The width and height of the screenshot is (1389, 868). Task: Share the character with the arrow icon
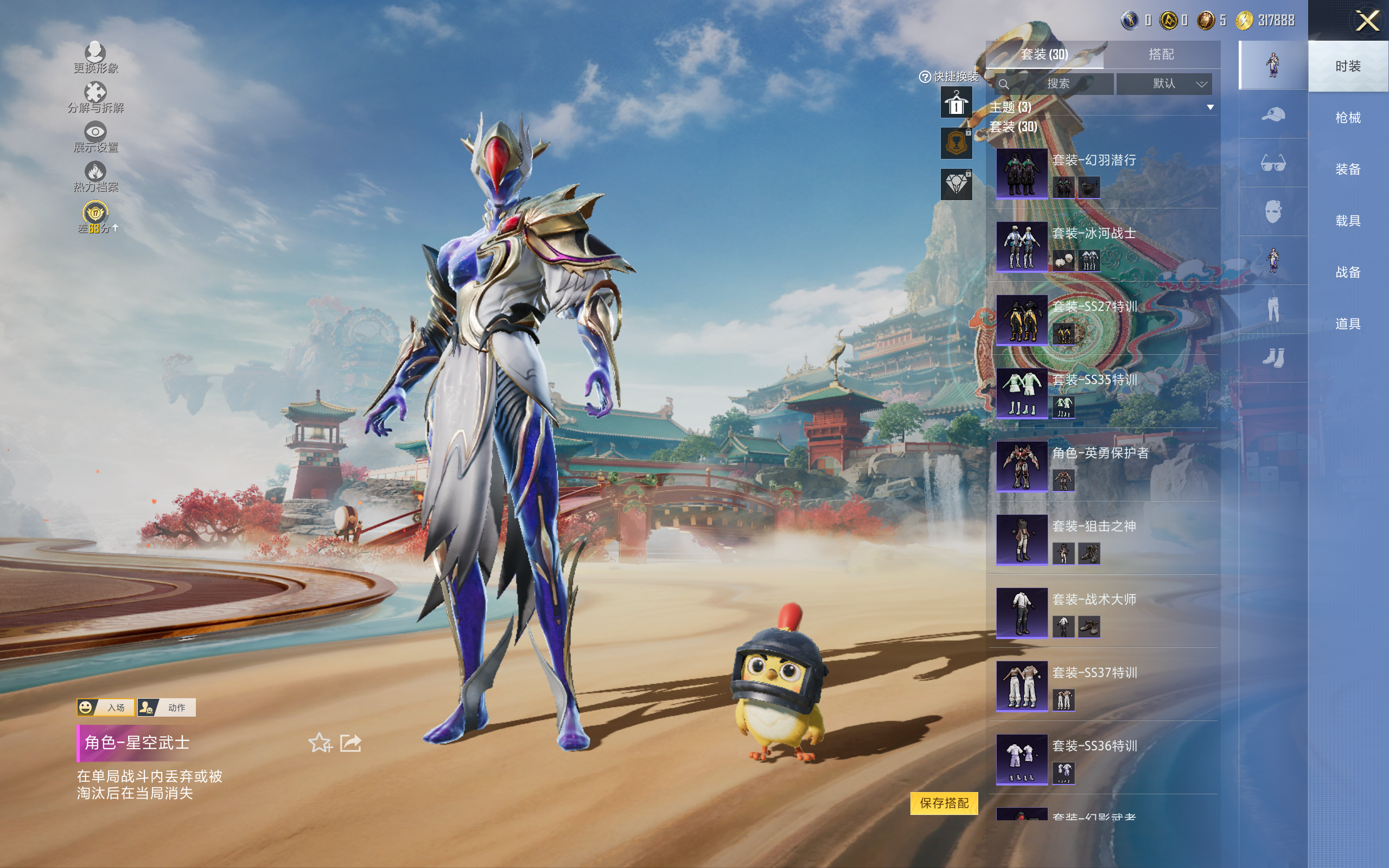(x=351, y=743)
